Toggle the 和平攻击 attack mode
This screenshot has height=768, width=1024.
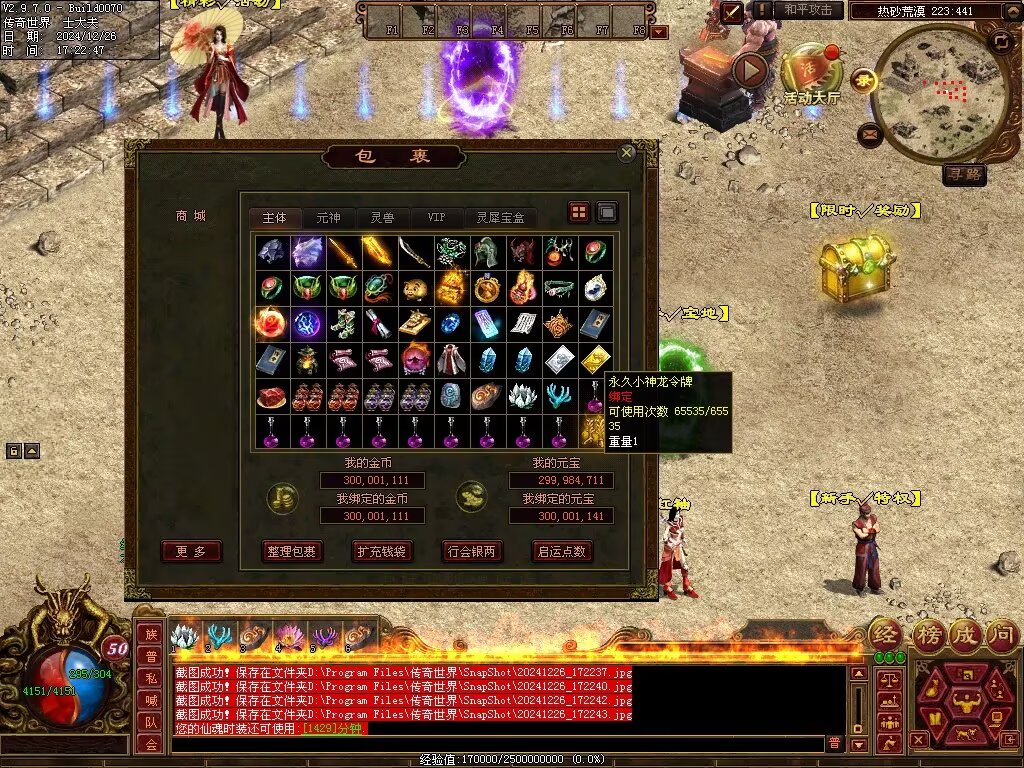[x=808, y=10]
